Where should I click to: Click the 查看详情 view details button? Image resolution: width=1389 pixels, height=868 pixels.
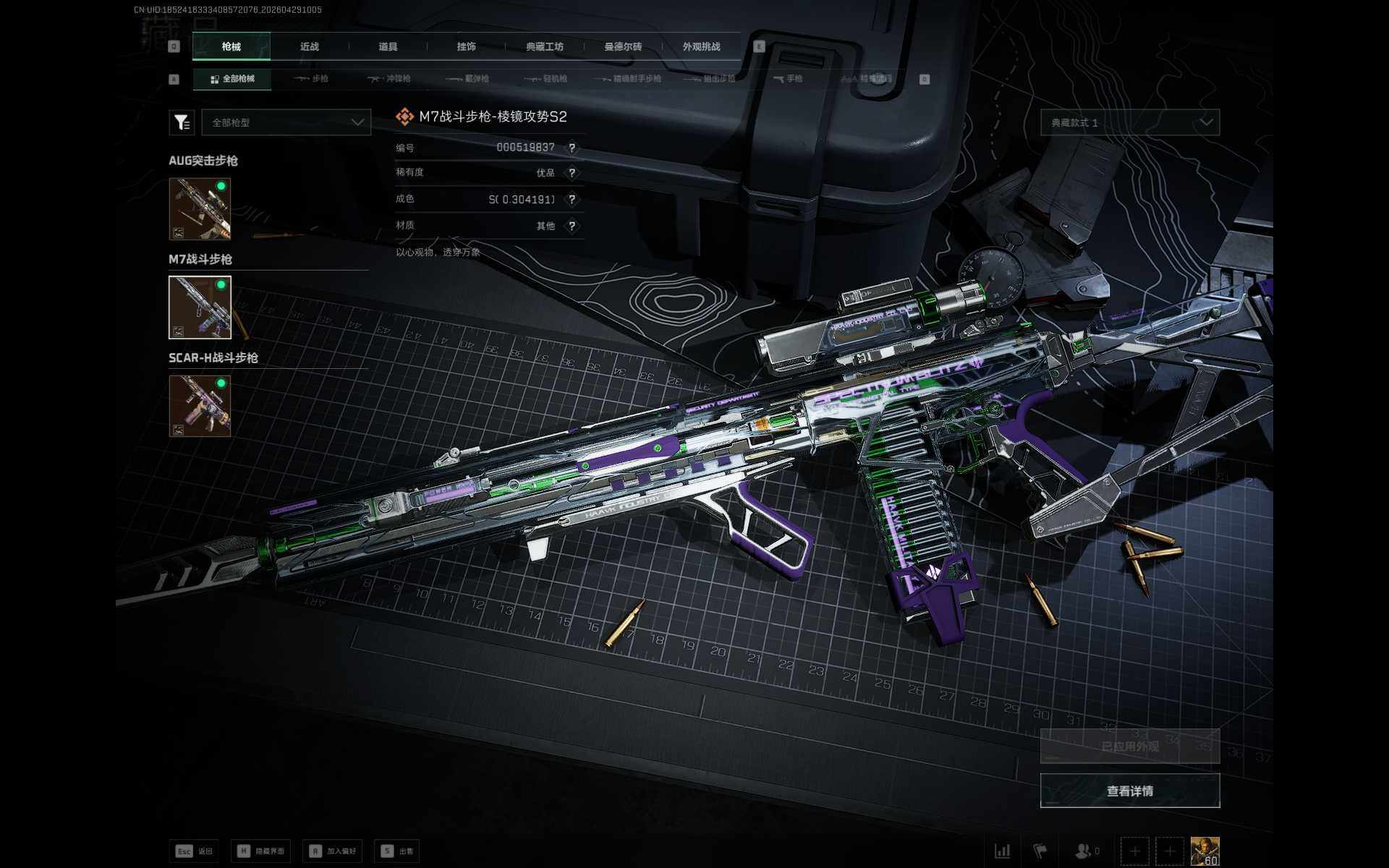[1129, 791]
